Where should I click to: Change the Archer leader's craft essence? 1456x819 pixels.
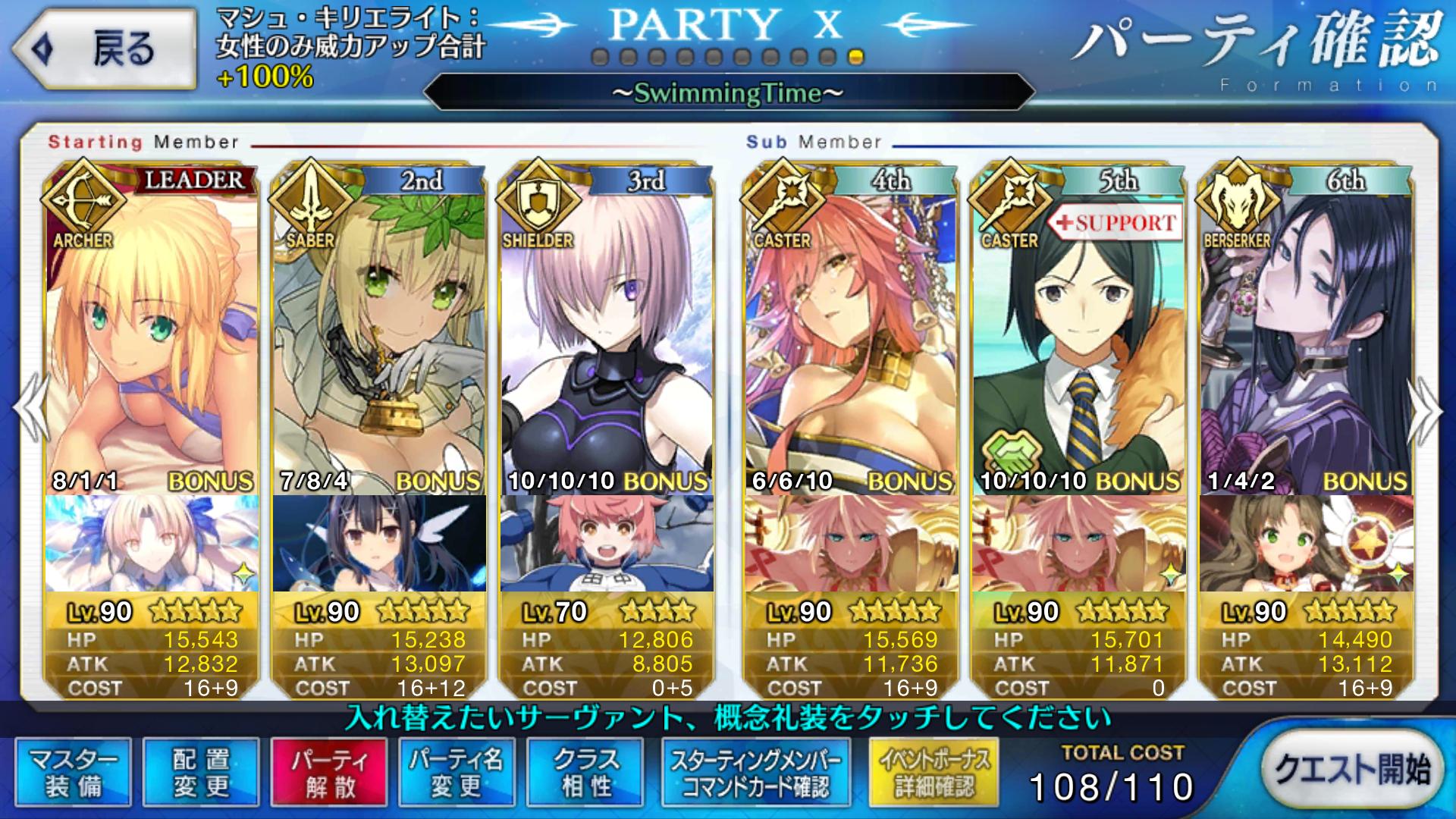pyautogui.click(x=152, y=543)
